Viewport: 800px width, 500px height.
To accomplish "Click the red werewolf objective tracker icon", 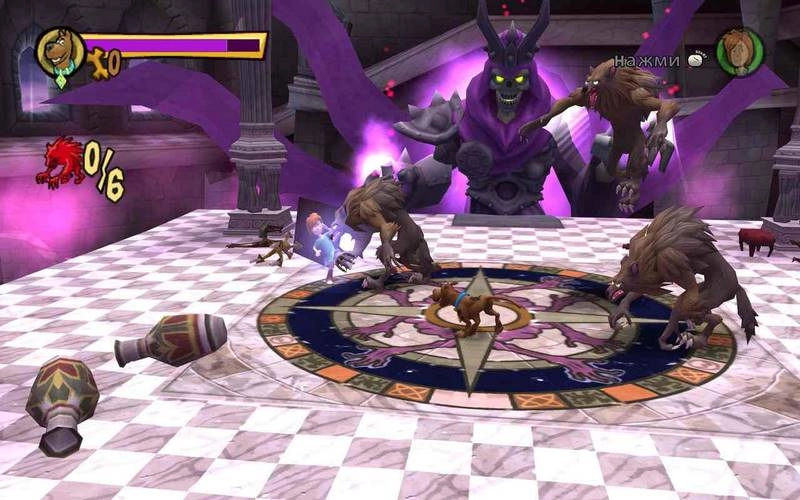I will pyautogui.click(x=58, y=162).
